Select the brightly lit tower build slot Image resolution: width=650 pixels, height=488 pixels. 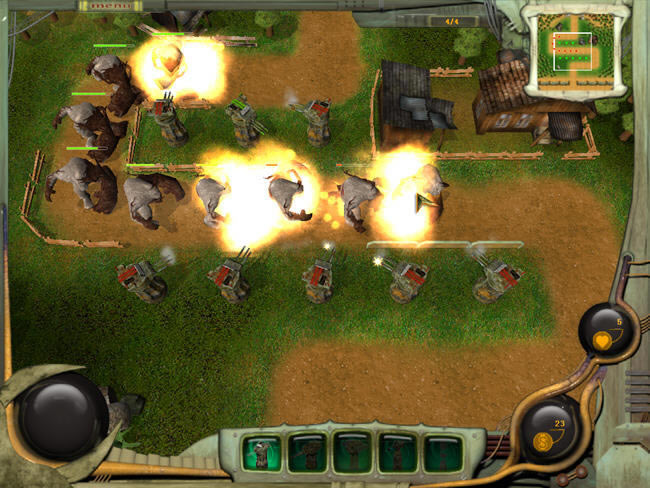click(262, 452)
